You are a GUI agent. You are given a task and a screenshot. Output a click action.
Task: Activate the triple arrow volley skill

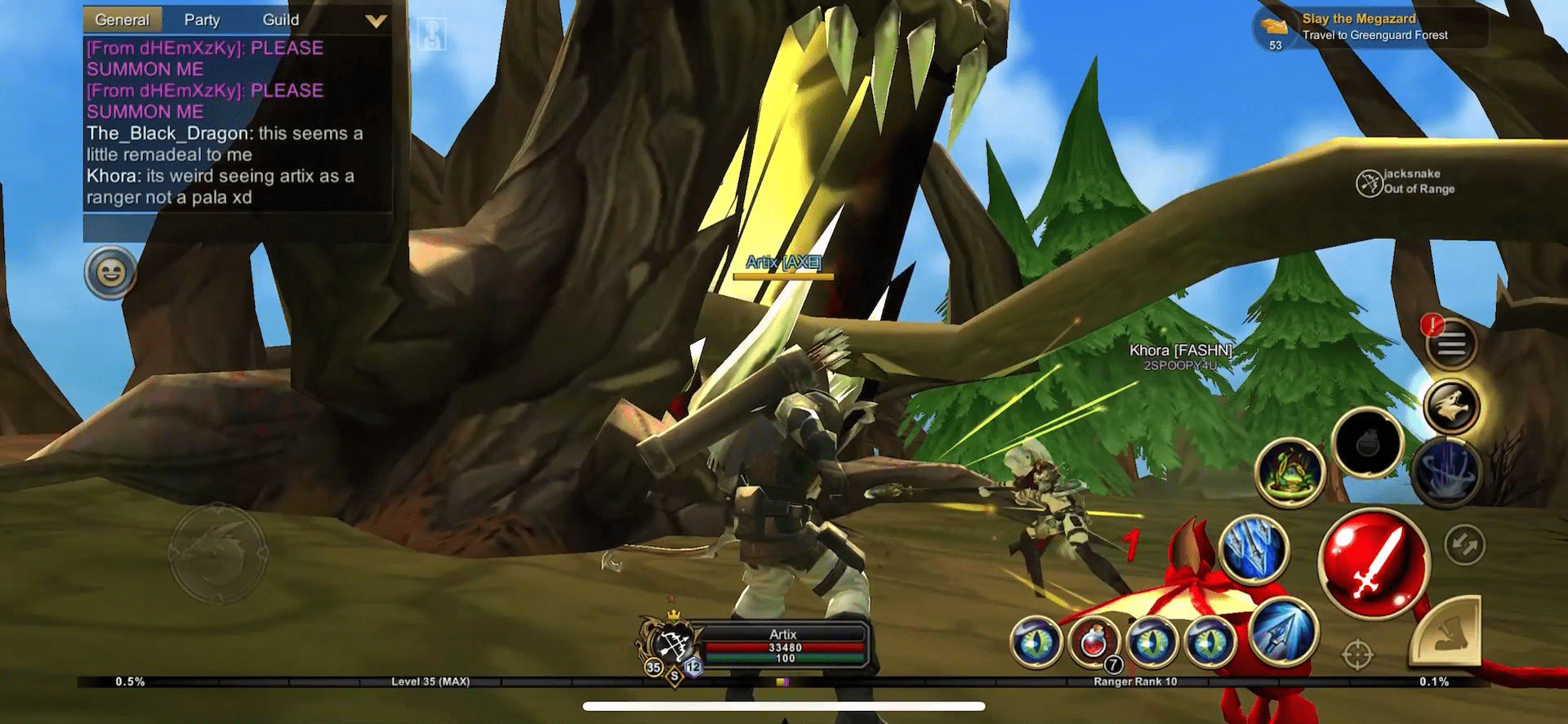(x=1254, y=549)
